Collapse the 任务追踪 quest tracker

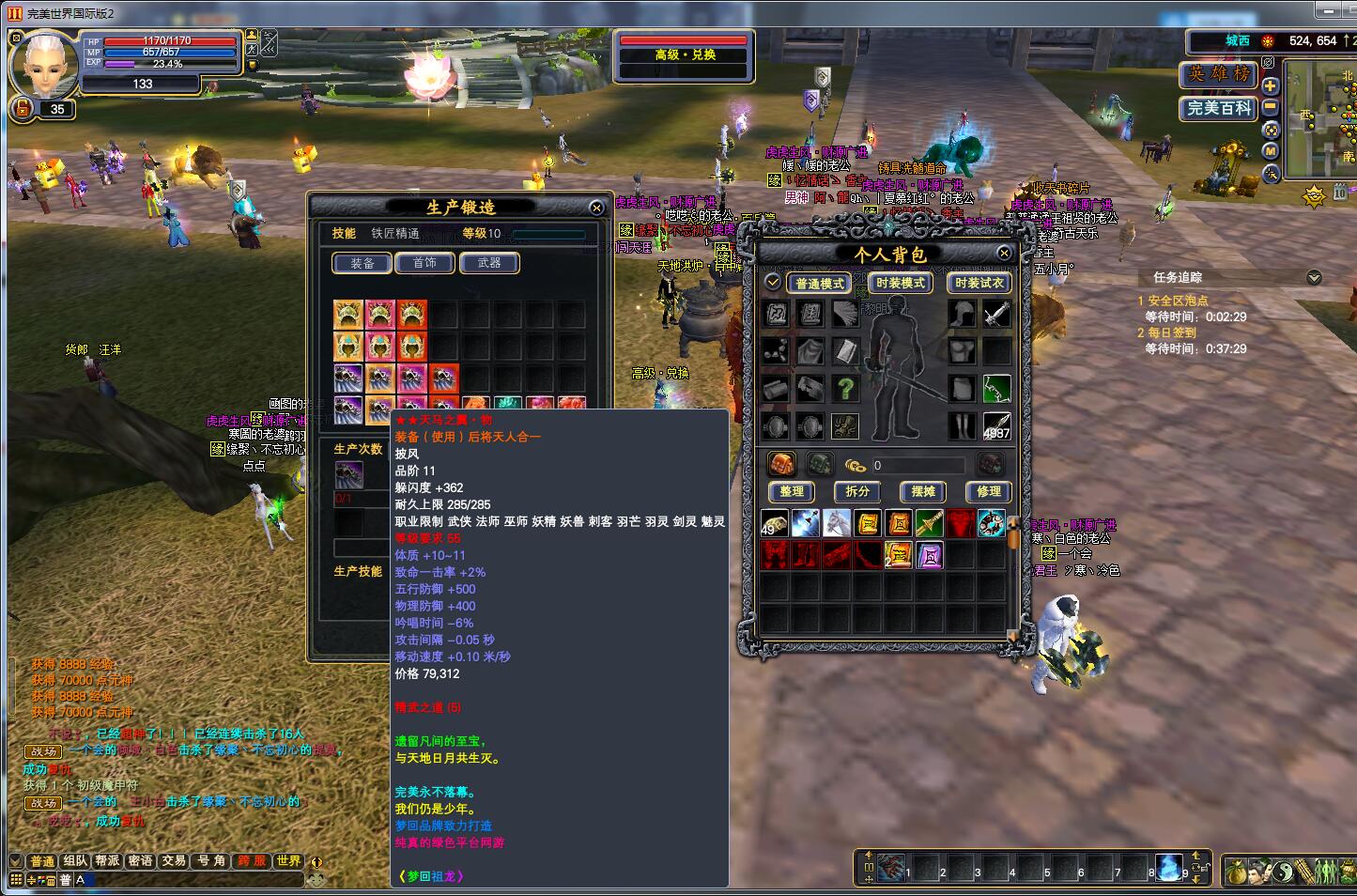(1314, 277)
